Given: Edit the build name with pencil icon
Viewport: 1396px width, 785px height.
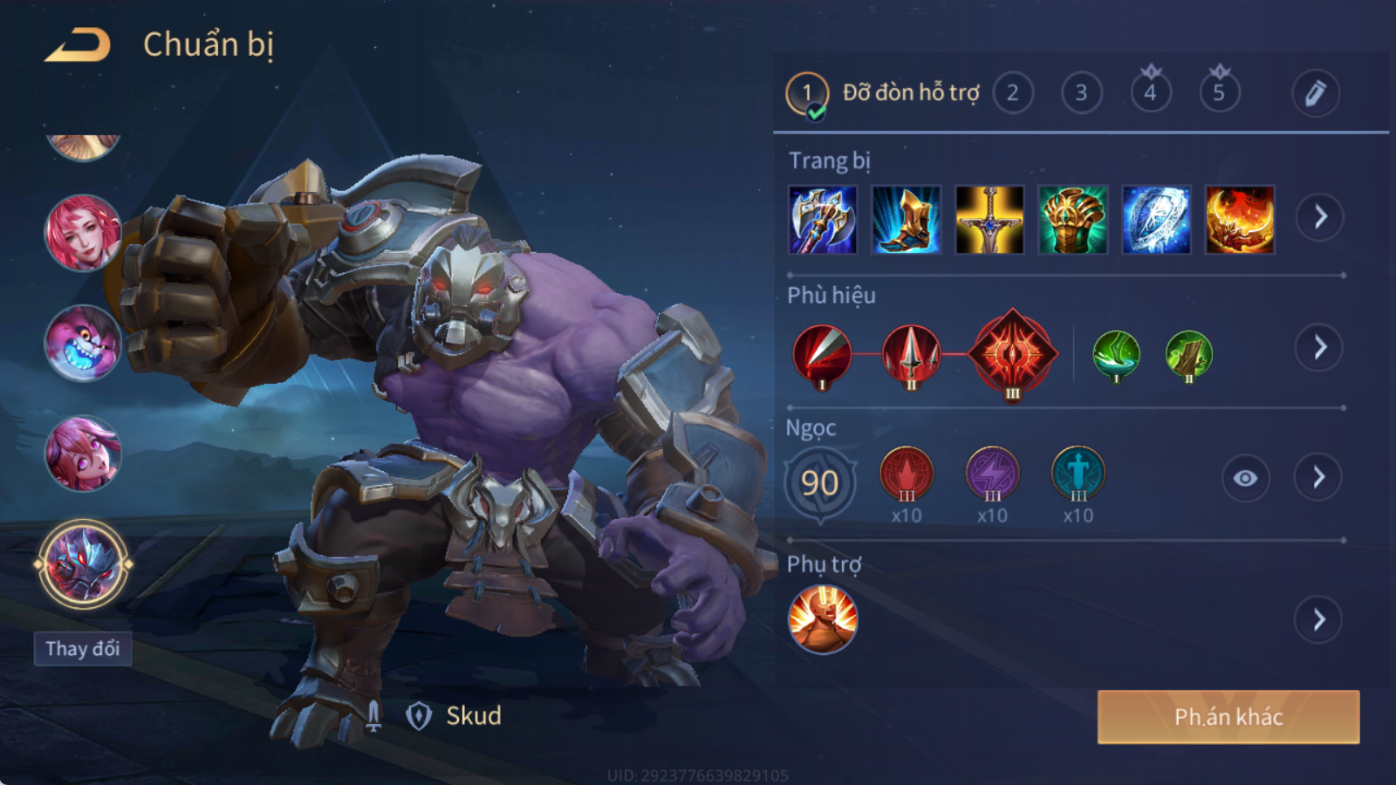Looking at the screenshot, I should coord(1315,94).
